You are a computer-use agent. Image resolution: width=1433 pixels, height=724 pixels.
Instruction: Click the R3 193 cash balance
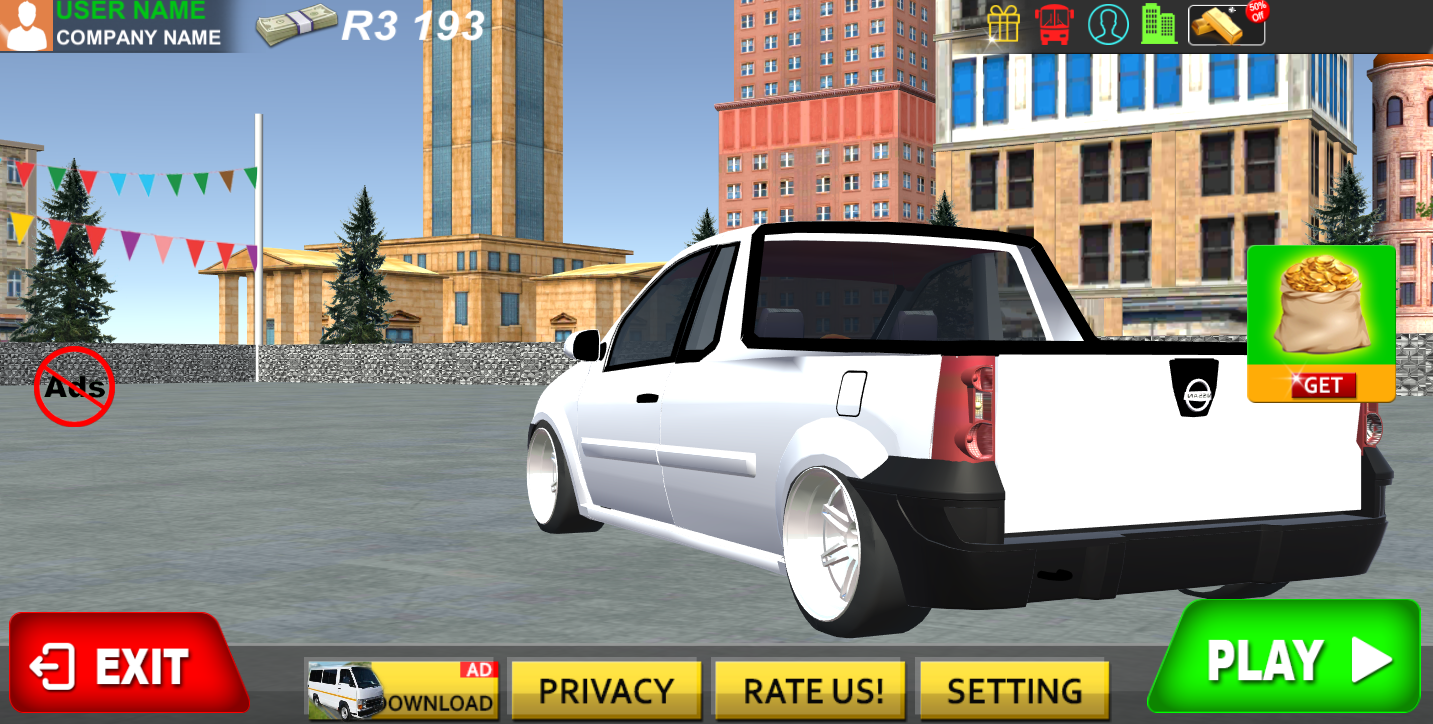(x=414, y=25)
